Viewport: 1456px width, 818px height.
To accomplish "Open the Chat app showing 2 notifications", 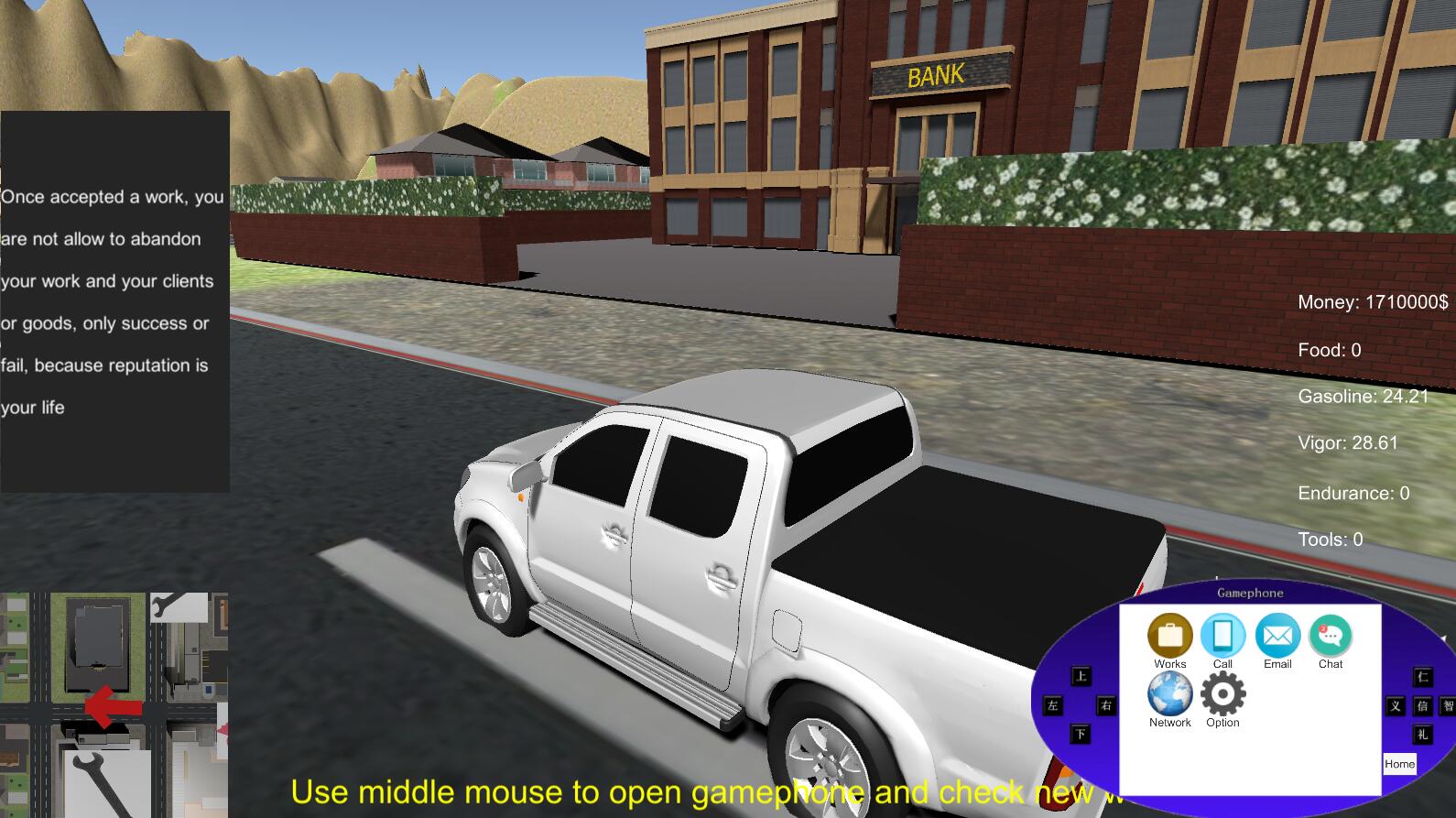I will (x=1330, y=633).
